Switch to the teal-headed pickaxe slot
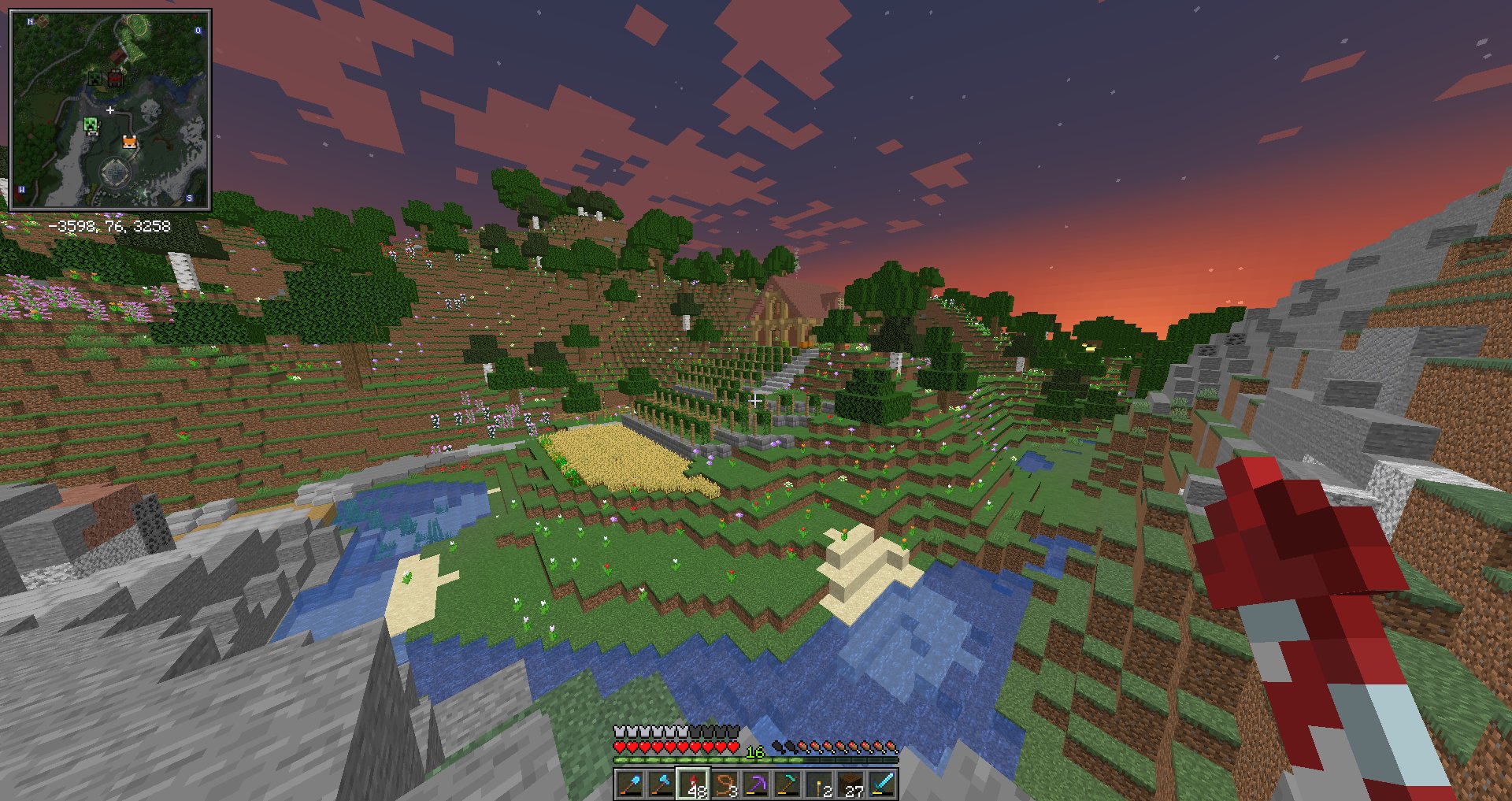 pos(787,784)
